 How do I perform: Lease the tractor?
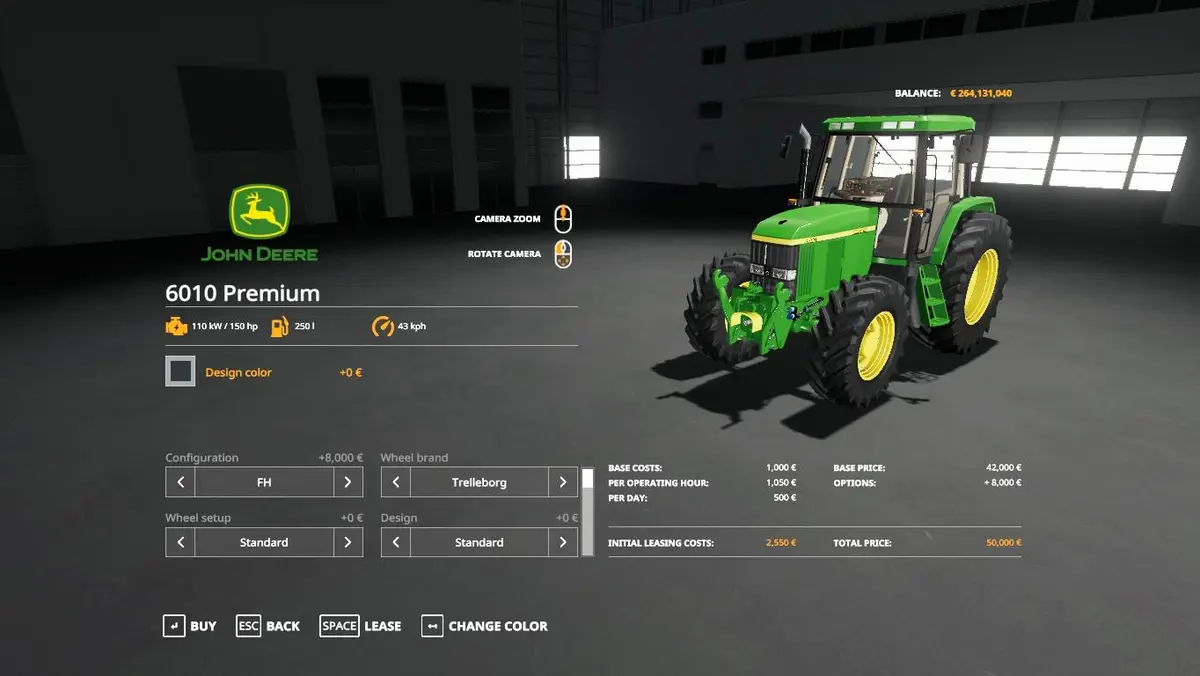(361, 626)
